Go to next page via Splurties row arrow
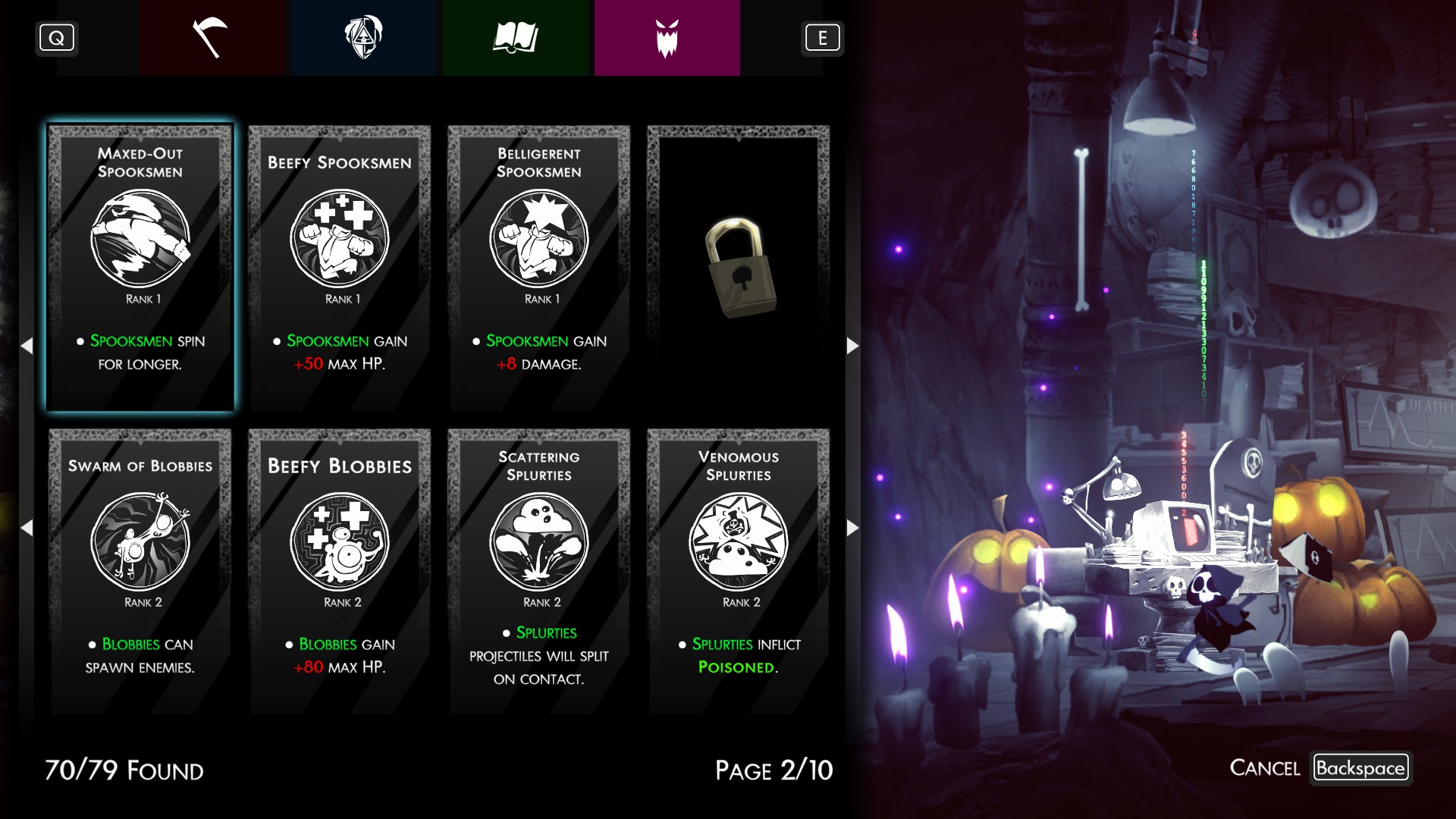1456x819 pixels. coord(852,528)
